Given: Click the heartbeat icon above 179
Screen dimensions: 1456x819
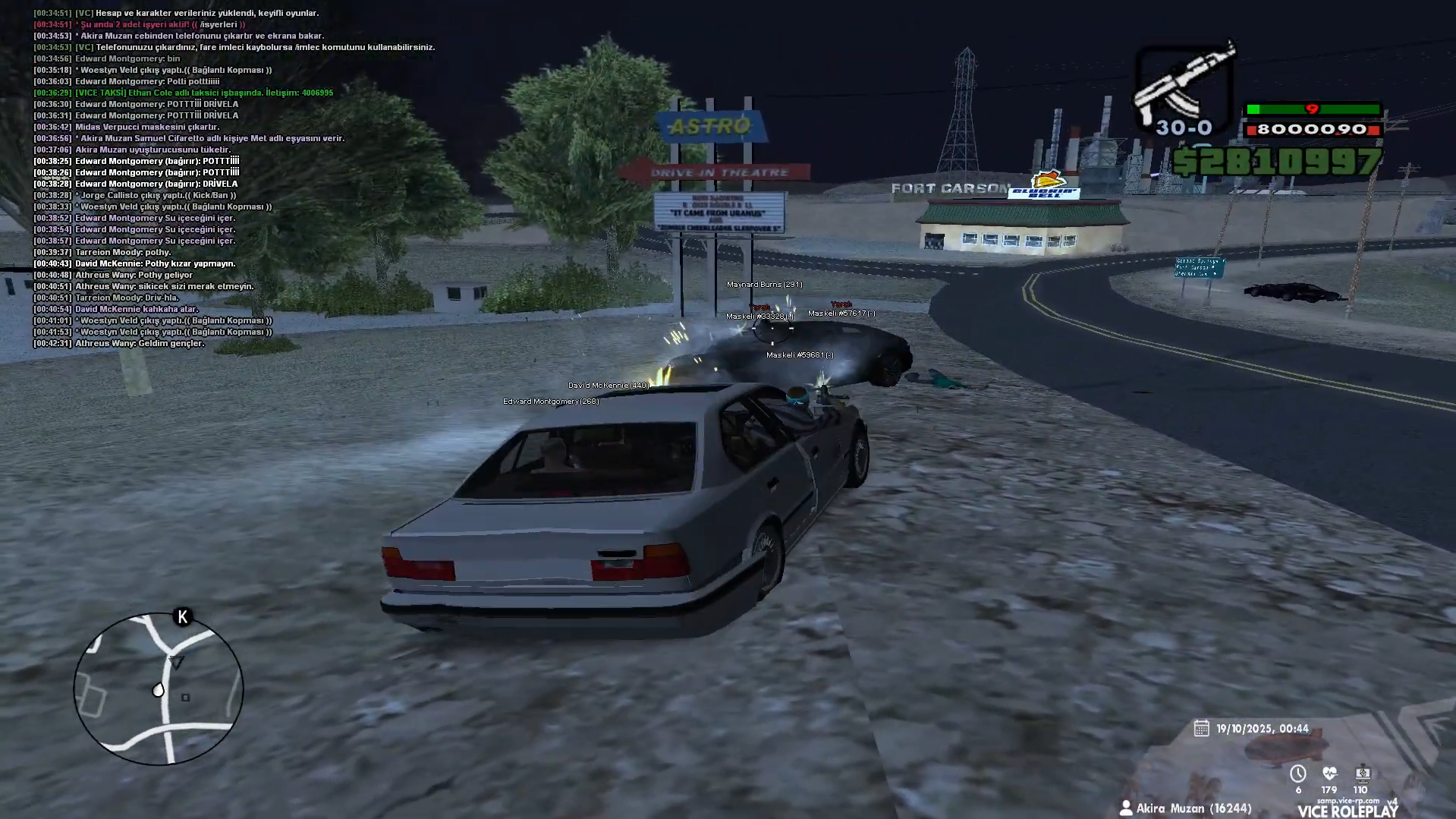Looking at the screenshot, I should 1329,773.
